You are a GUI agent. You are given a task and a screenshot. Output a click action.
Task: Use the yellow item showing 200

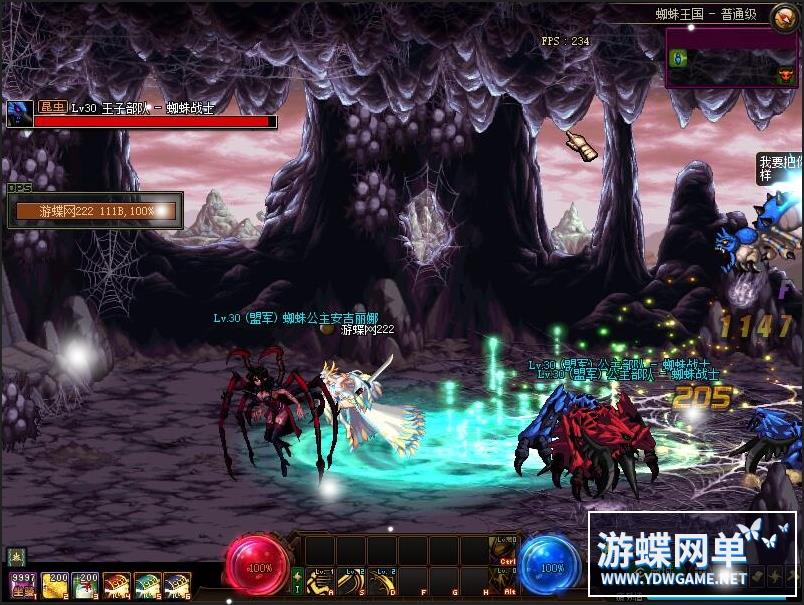54,584
